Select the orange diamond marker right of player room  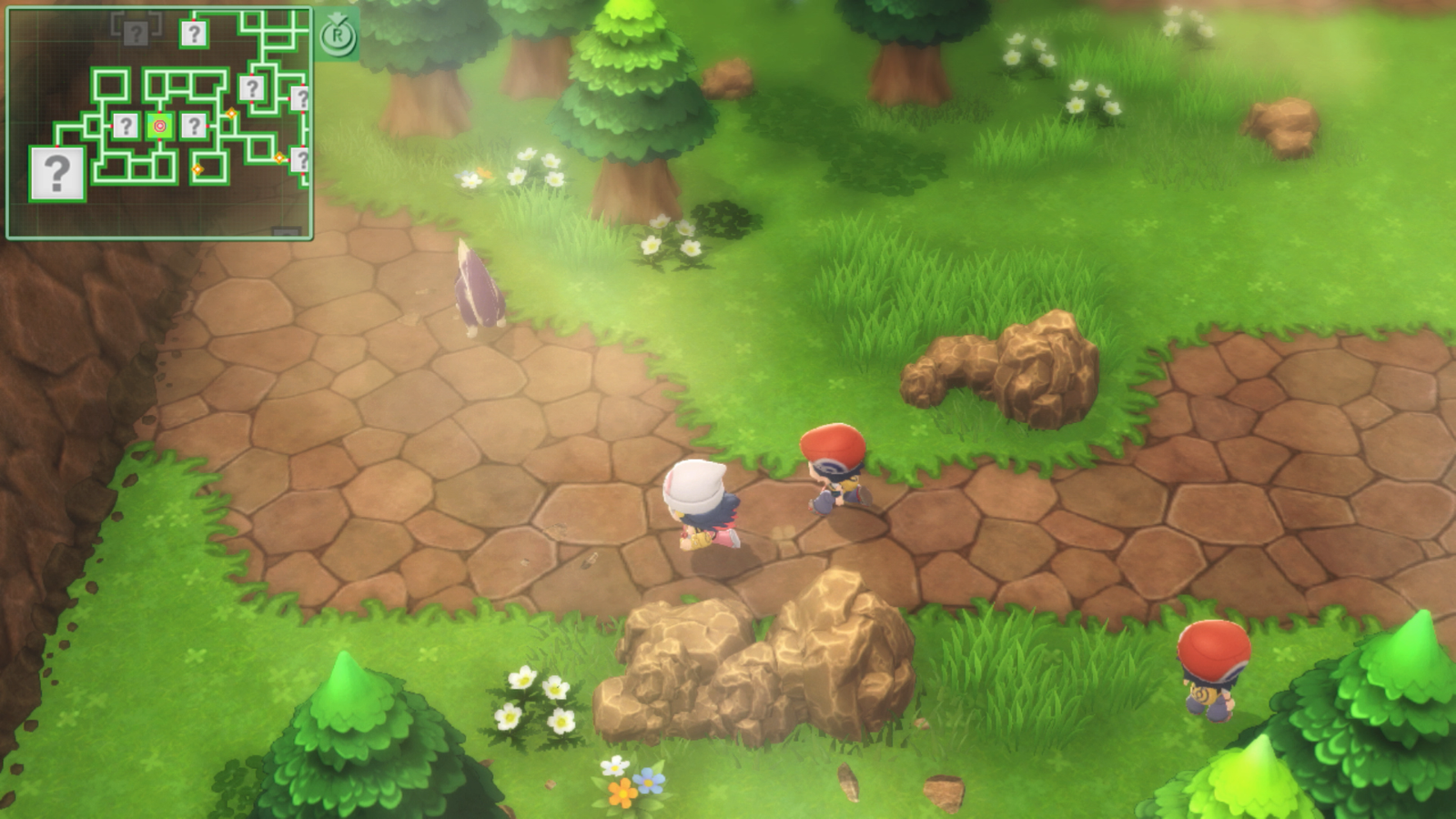231,113
